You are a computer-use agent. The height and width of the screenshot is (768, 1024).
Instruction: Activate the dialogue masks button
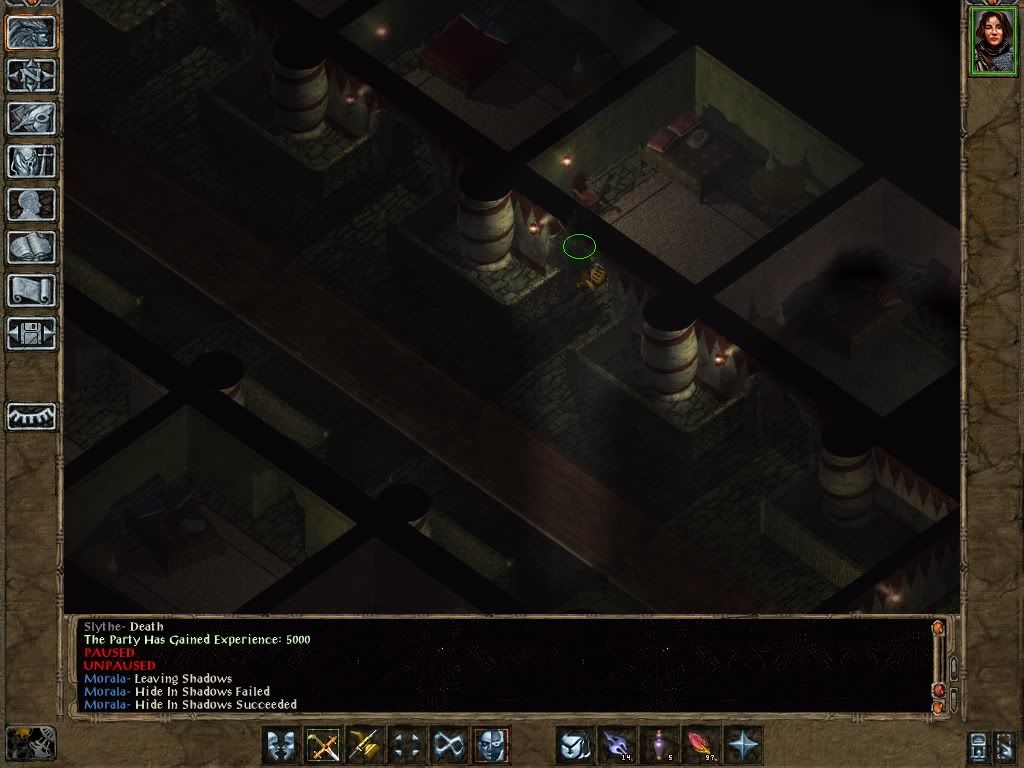(281, 745)
